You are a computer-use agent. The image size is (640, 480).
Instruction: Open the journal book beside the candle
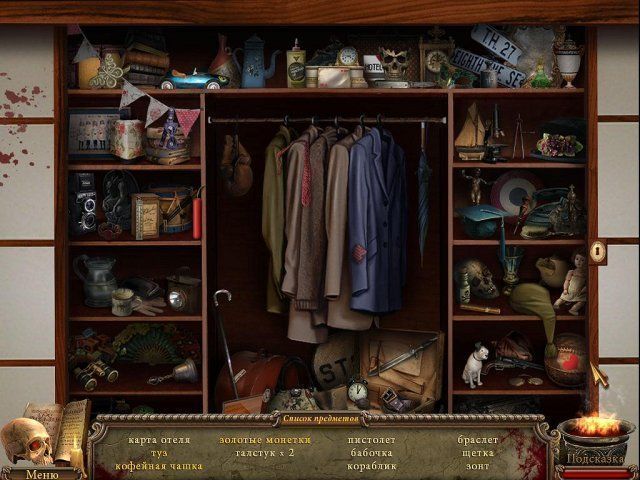(62, 427)
